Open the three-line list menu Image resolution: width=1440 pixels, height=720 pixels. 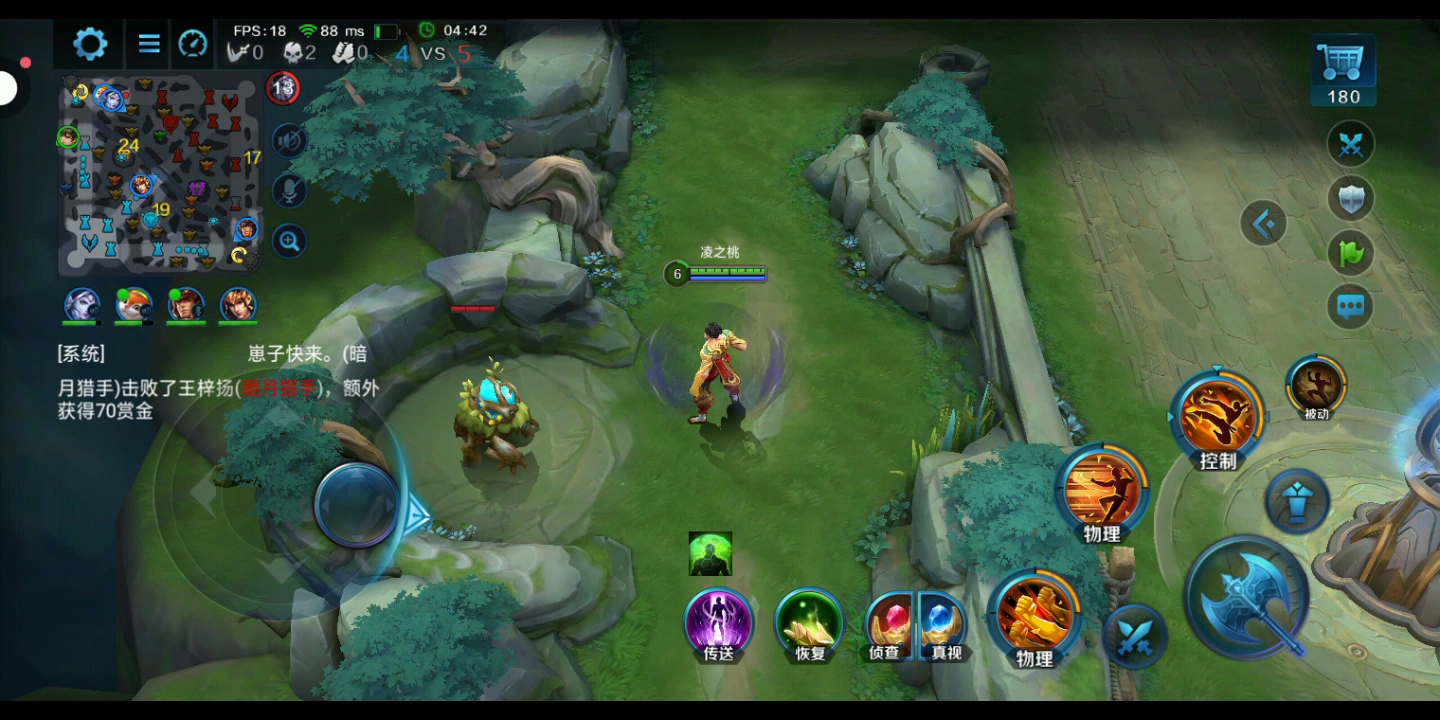[149, 43]
